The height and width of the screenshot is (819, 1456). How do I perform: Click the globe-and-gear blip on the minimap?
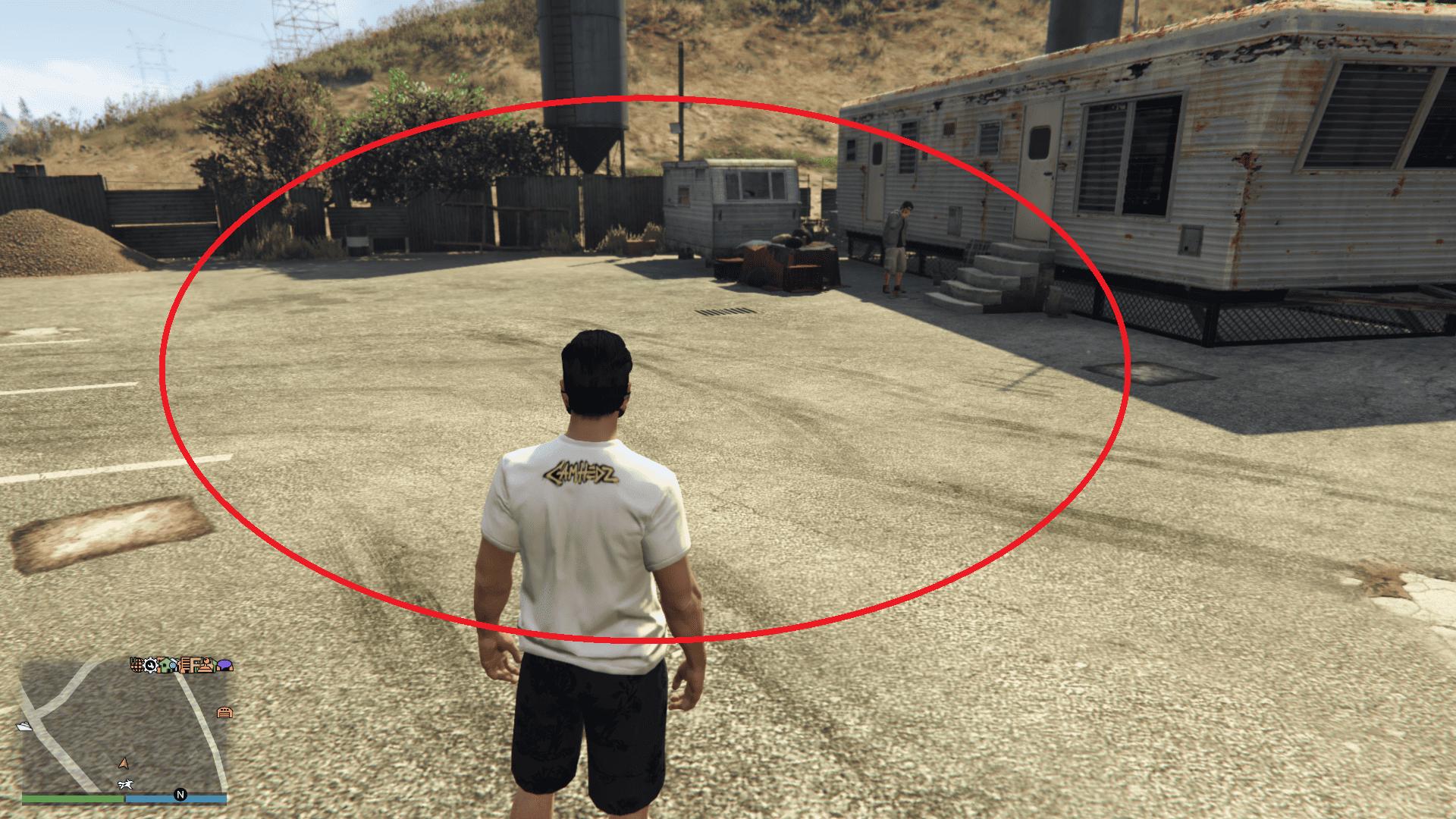click(x=138, y=665)
